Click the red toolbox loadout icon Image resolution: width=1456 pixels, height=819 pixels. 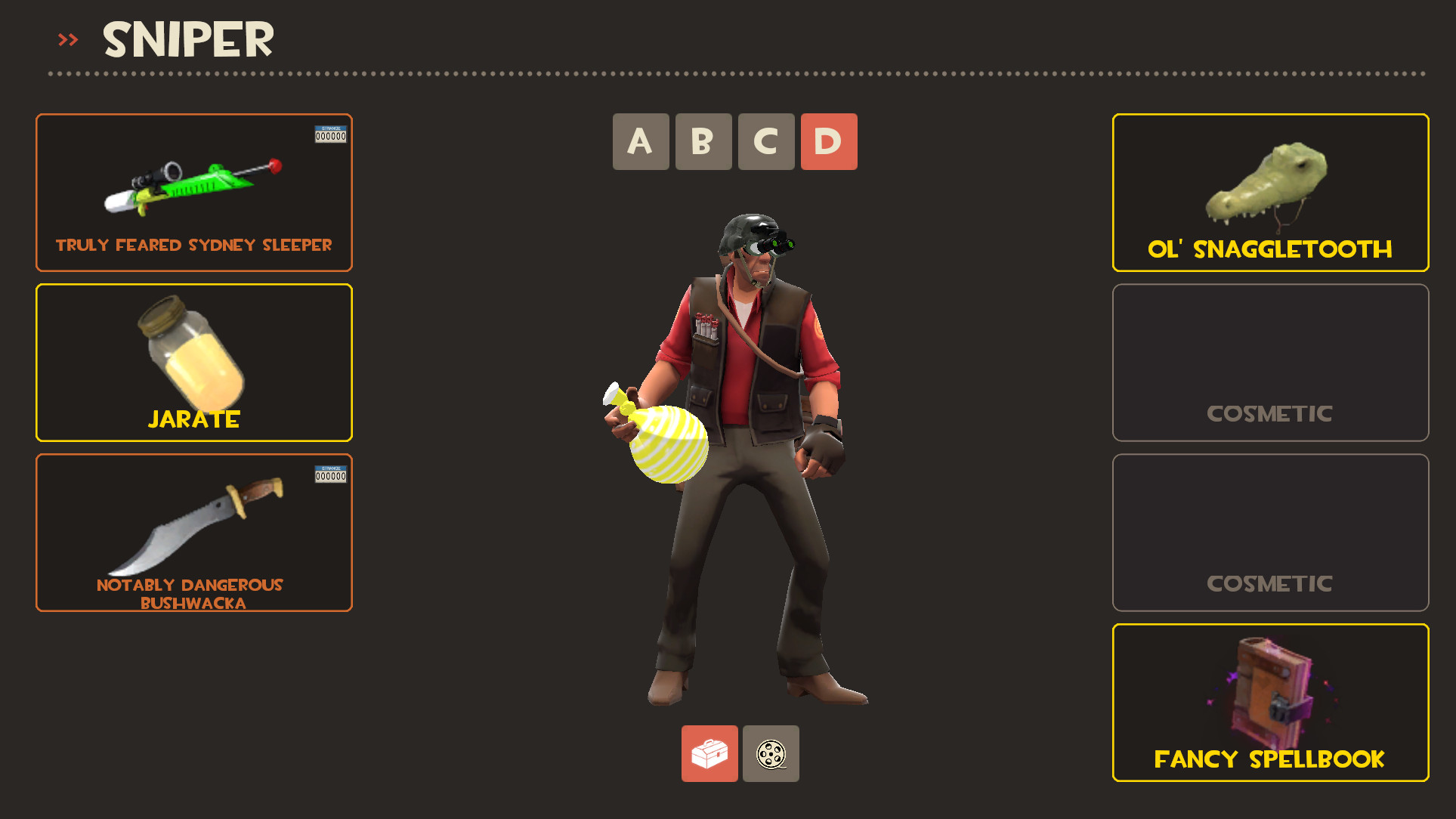tap(709, 755)
